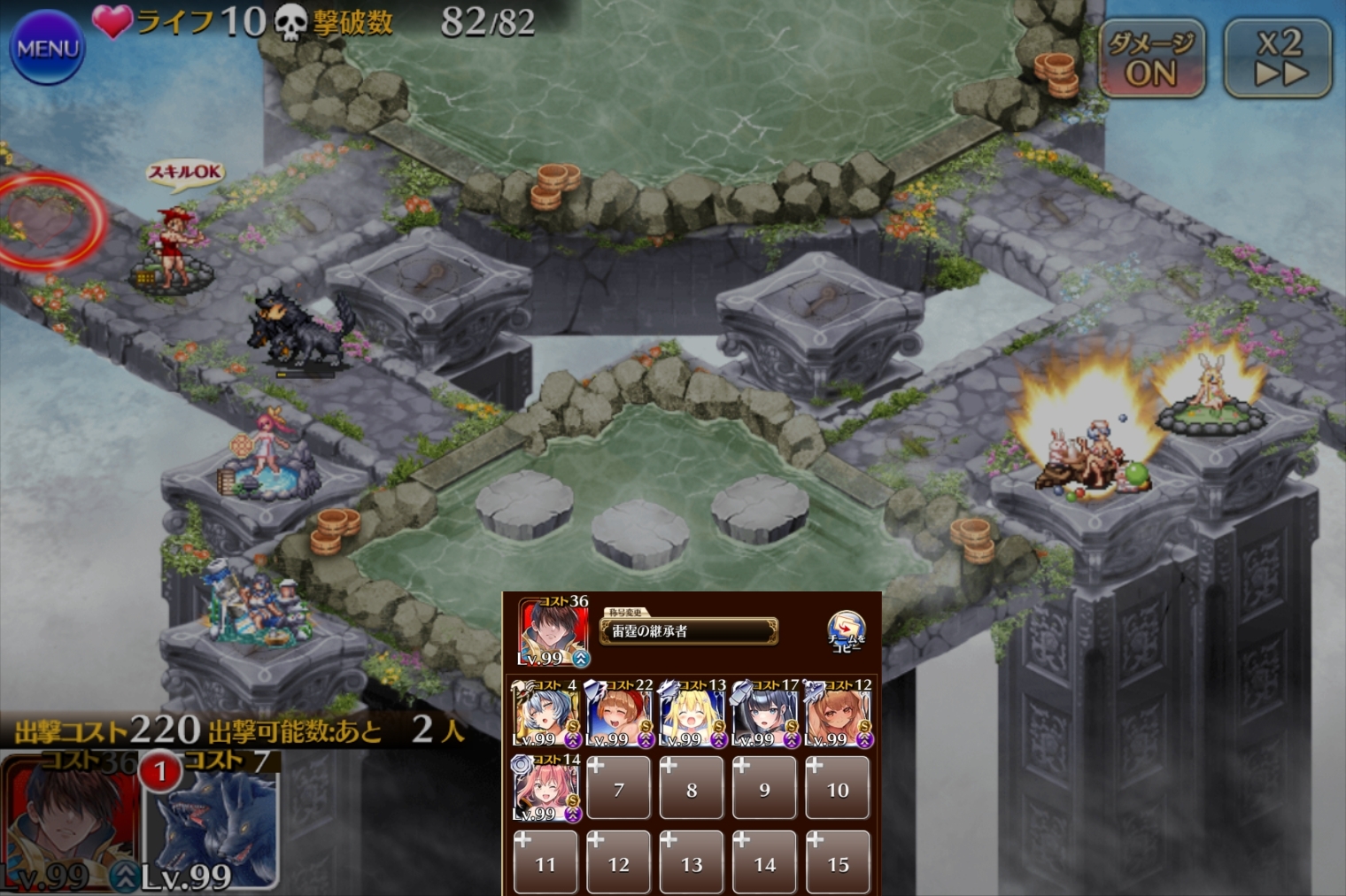Select the prince portrait in team panel
This screenshot has width=1346, height=896.
pyautogui.click(x=553, y=631)
